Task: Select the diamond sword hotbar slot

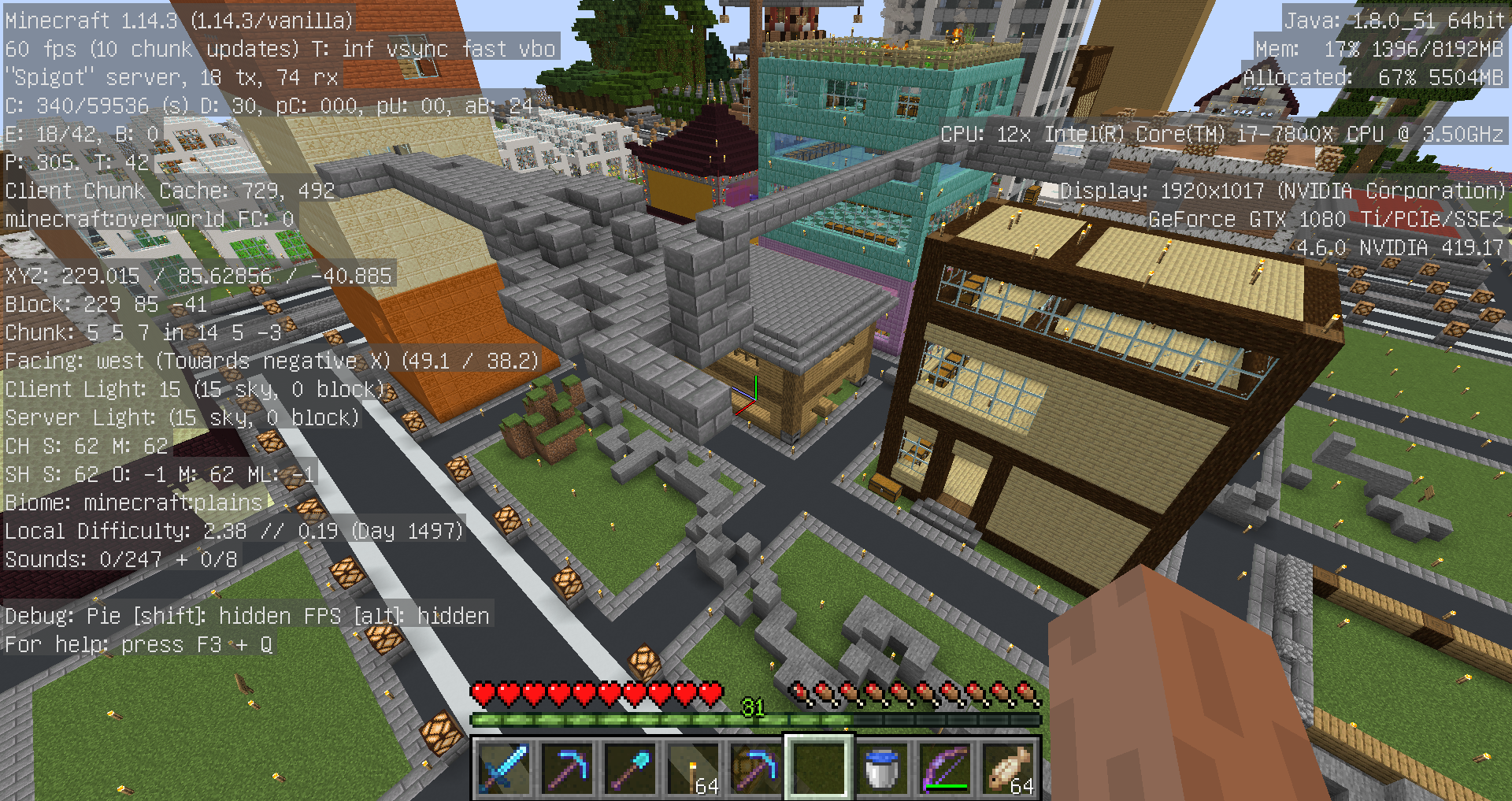Action: click(x=504, y=767)
